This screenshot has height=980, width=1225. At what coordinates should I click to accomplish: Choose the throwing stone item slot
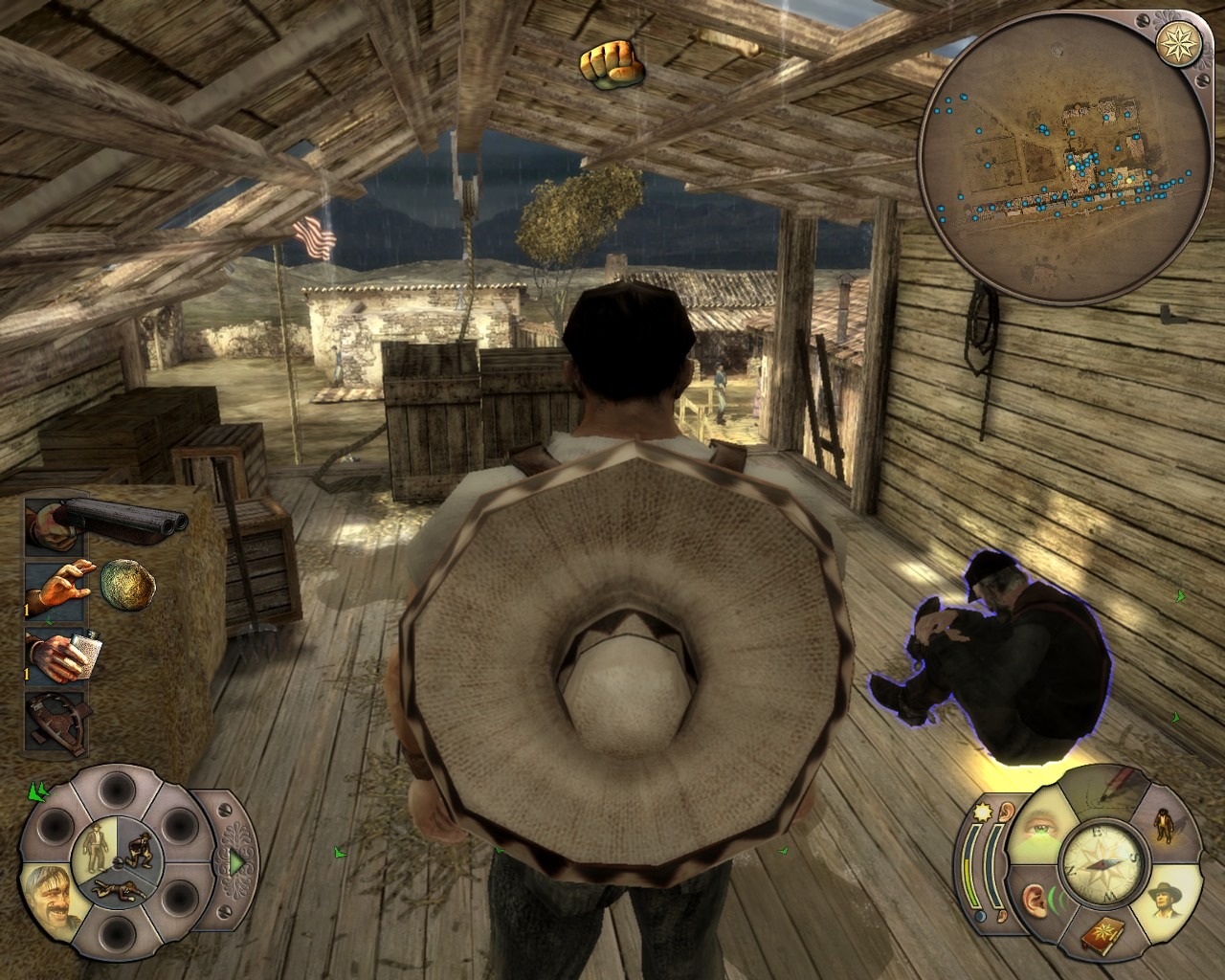(x=59, y=587)
